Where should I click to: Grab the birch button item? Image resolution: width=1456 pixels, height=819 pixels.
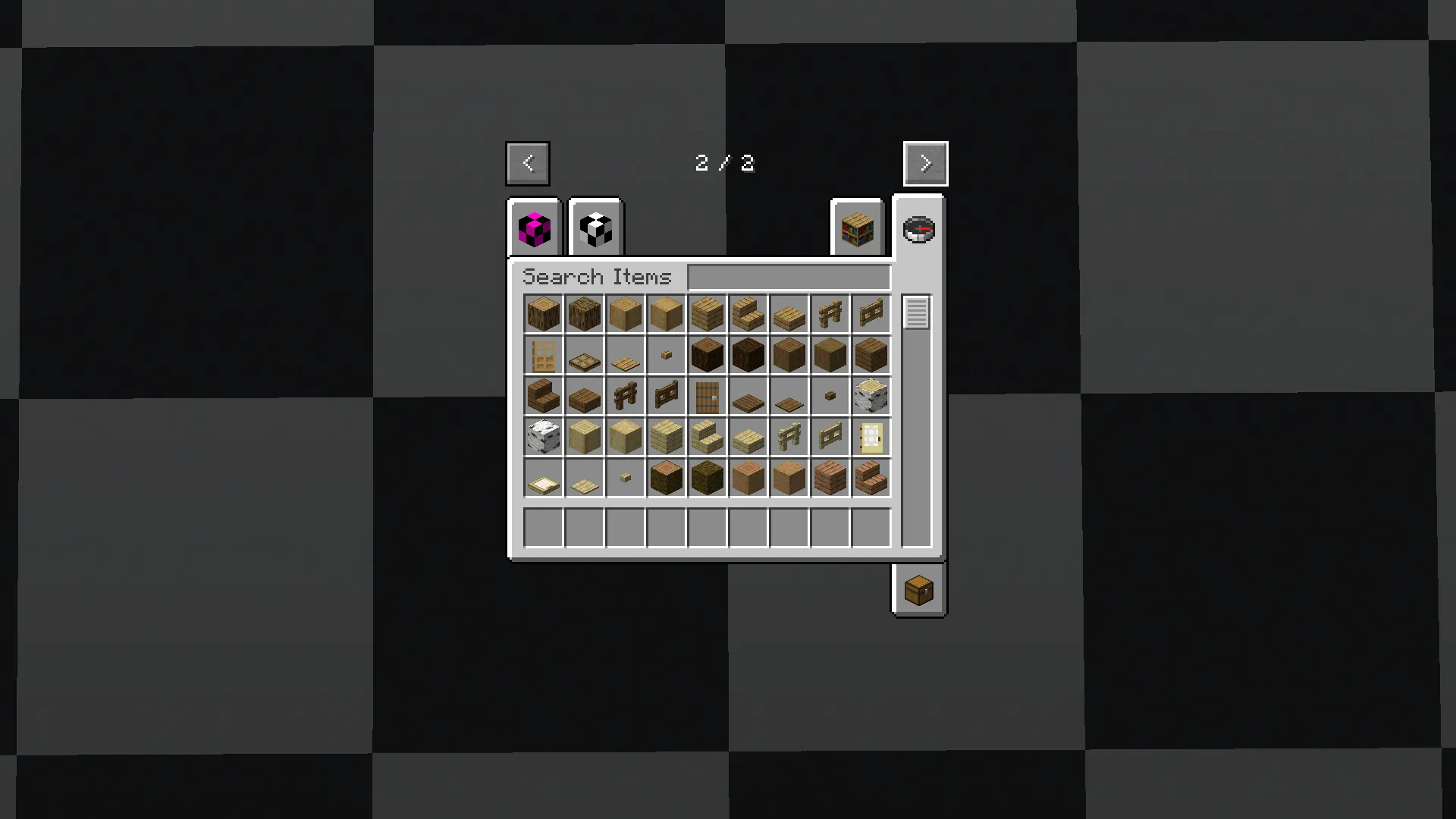pos(625,477)
